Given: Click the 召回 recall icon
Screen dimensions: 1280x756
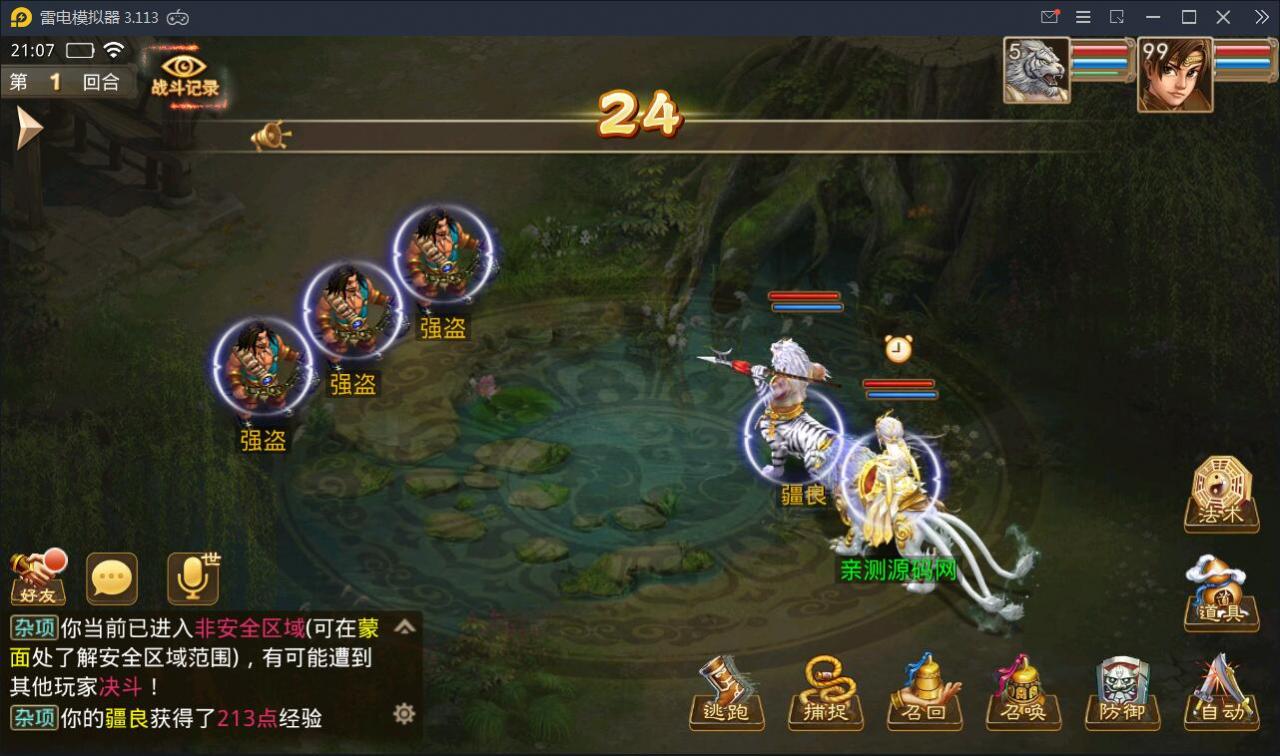Looking at the screenshot, I should click(x=924, y=692).
